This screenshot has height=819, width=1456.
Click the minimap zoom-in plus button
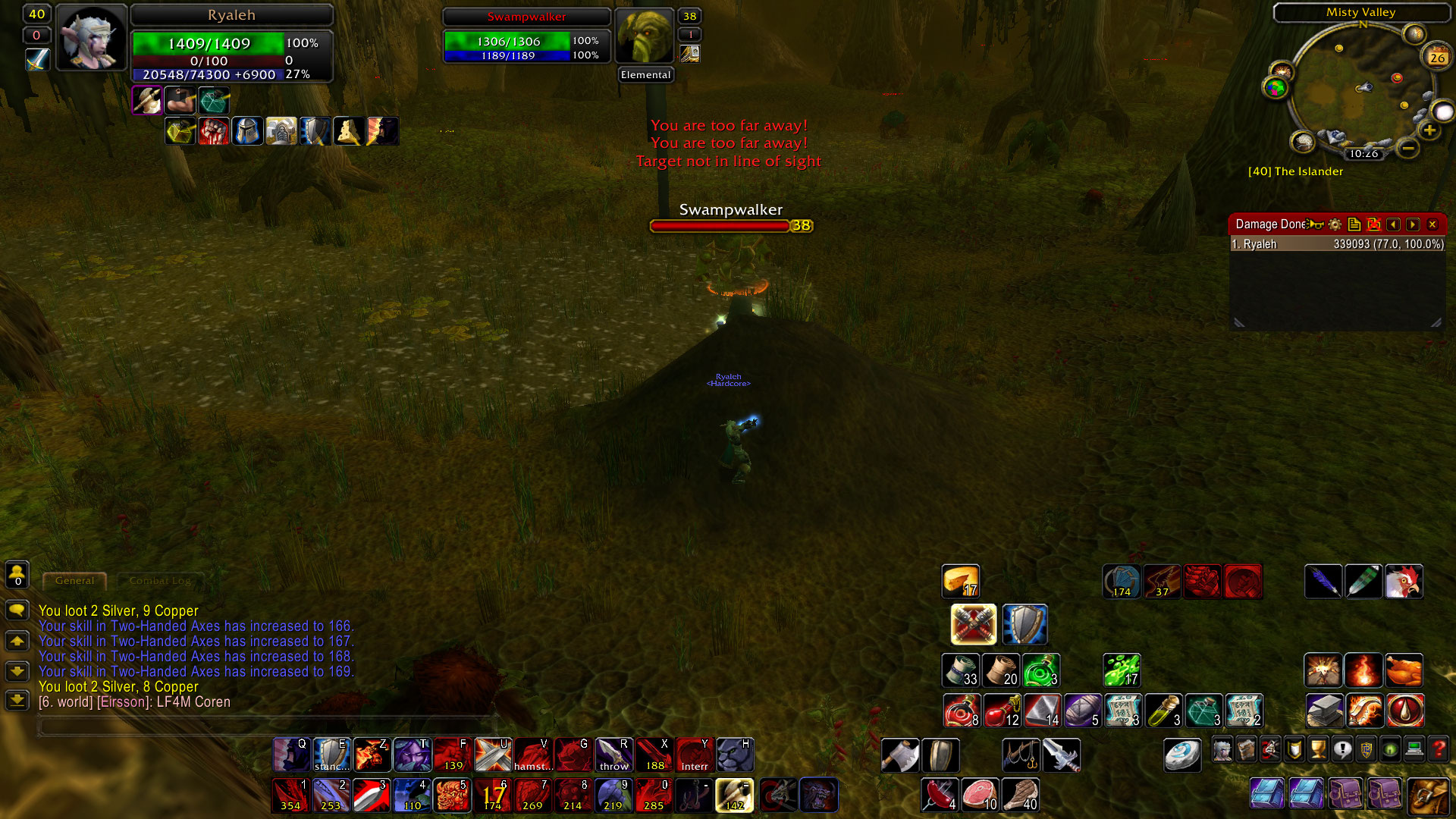(1429, 128)
